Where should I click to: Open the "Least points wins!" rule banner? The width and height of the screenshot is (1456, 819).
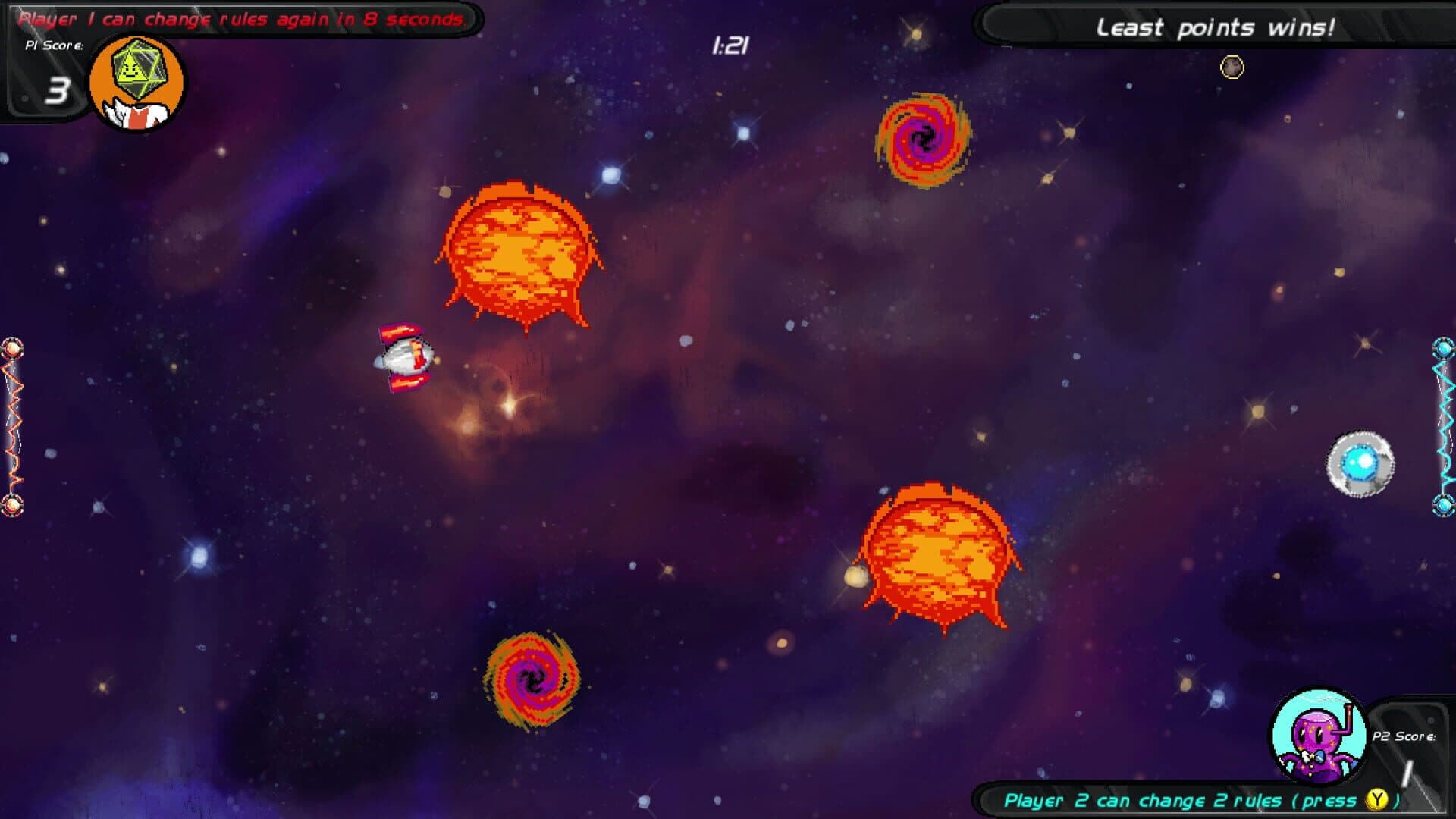1215,28
